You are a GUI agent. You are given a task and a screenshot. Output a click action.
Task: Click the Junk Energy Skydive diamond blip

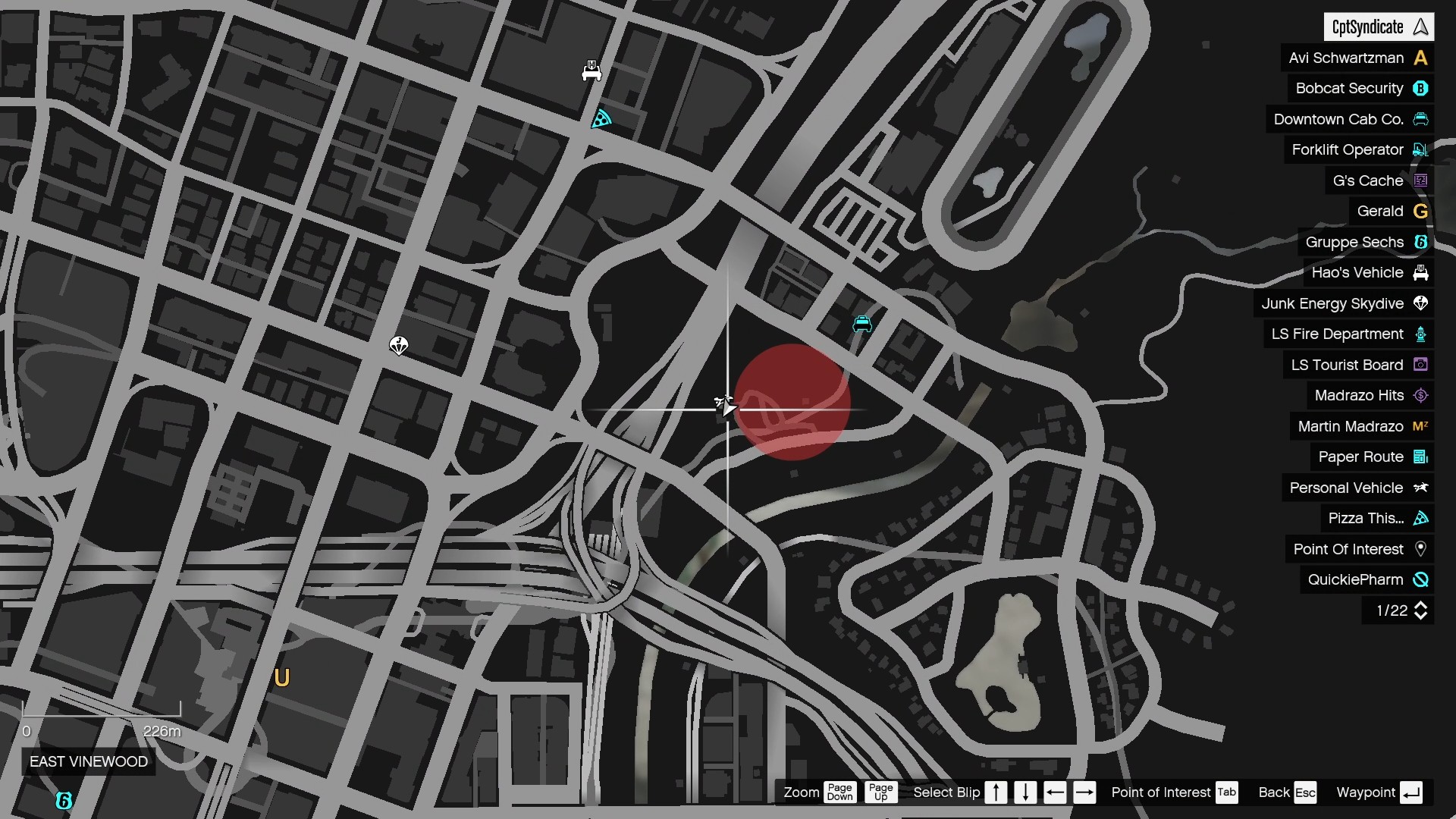(399, 344)
